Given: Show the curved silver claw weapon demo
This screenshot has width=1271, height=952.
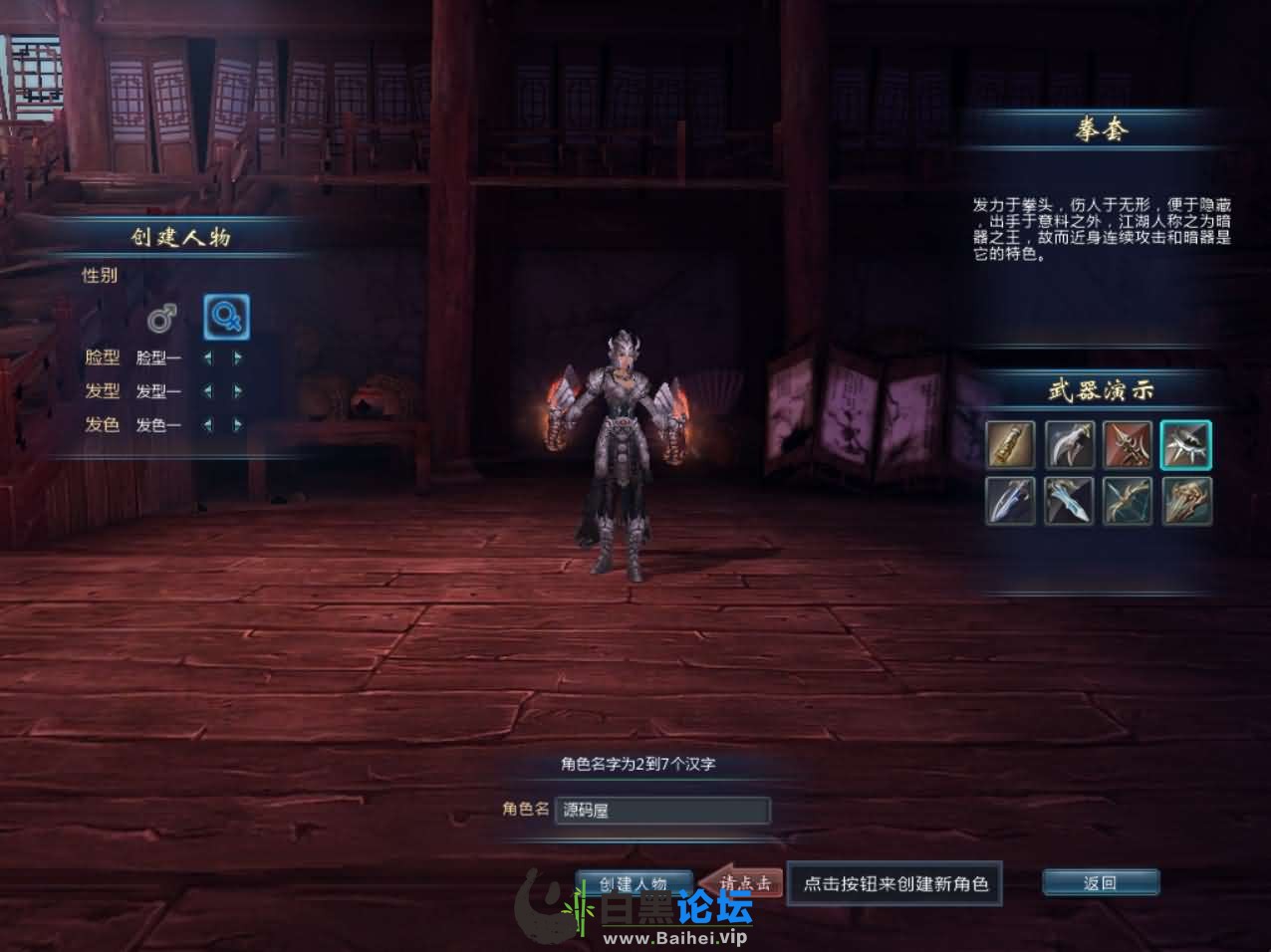Looking at the screenshot, I should tap(1070, 444).
